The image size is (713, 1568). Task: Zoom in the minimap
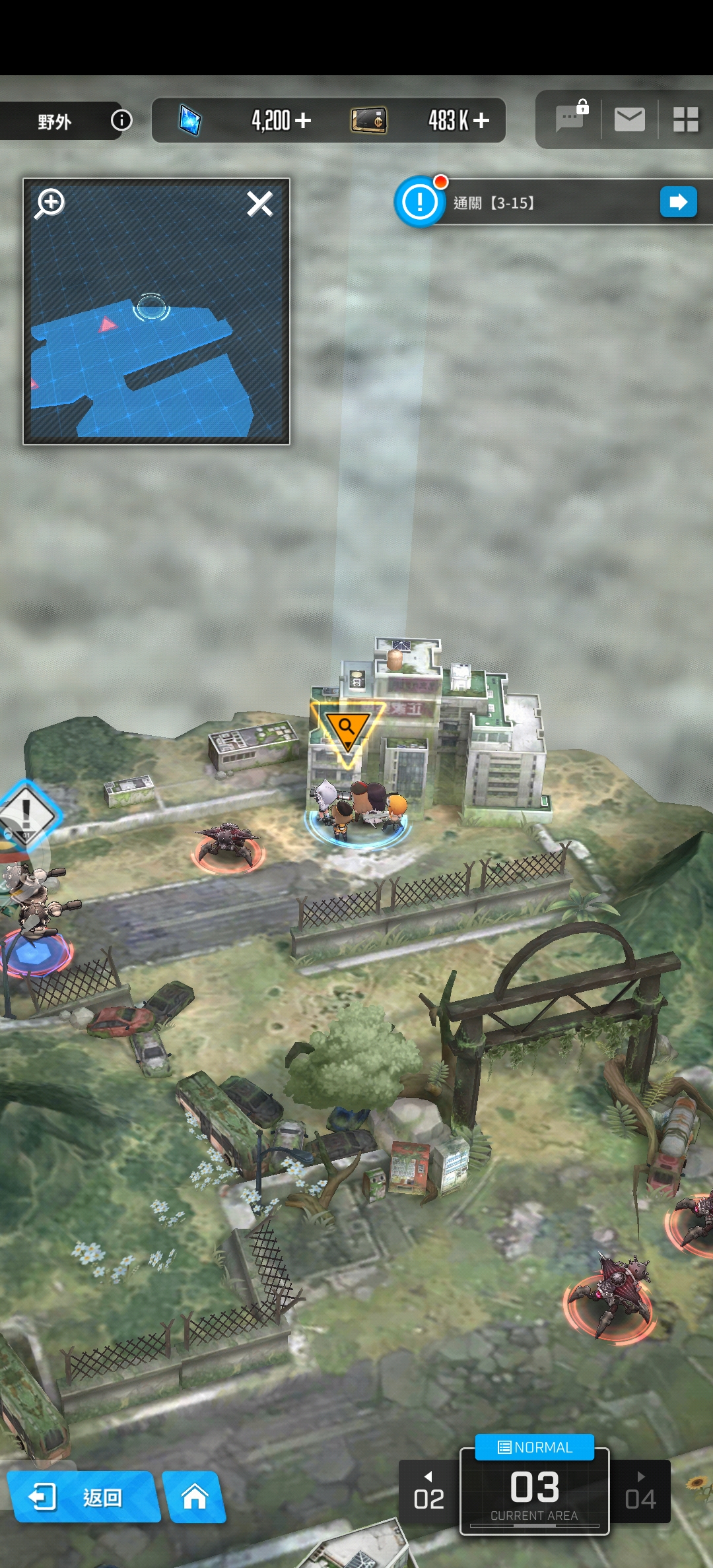[x=50, y=203]
